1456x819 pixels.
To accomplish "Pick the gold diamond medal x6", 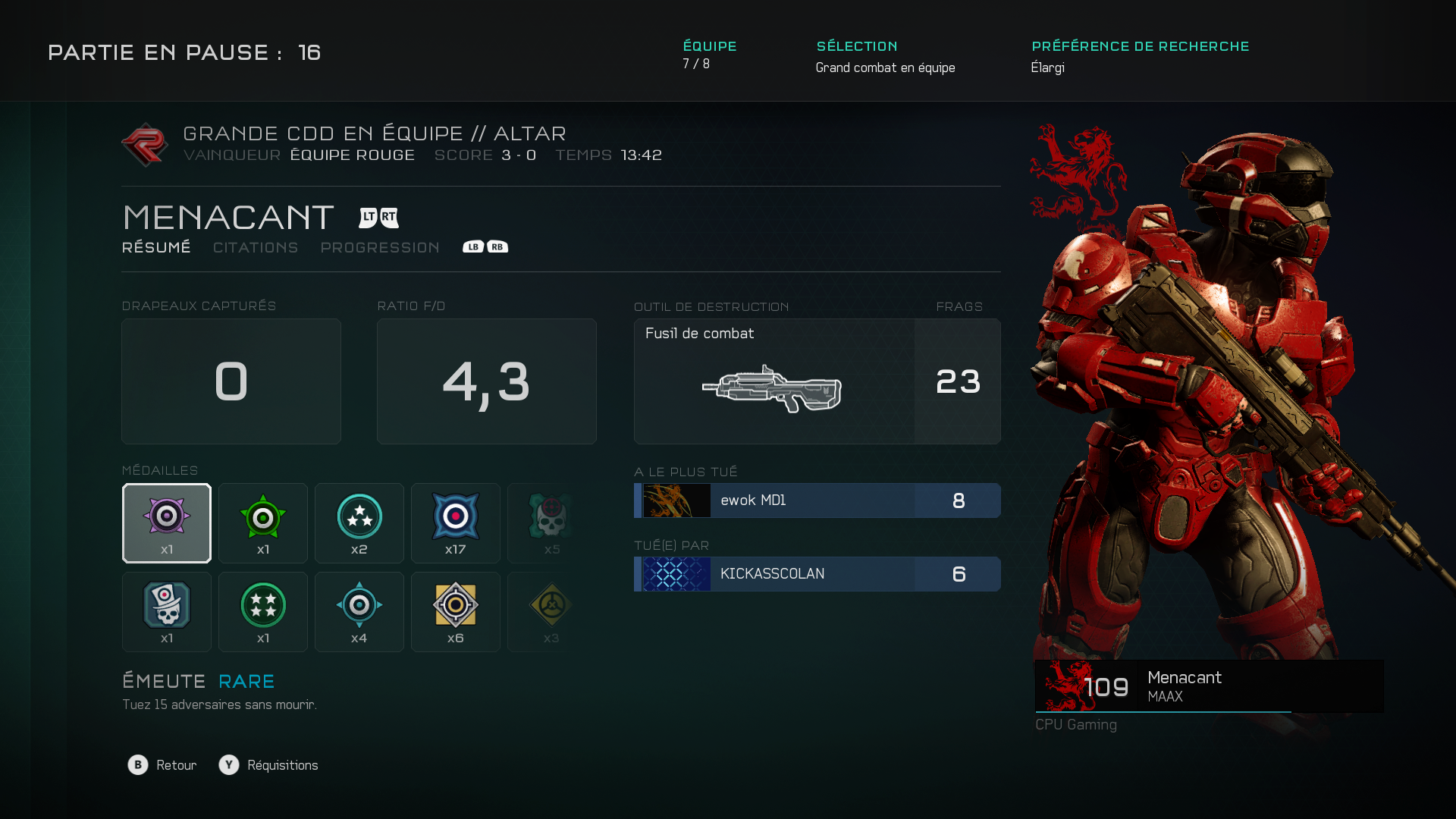I will click(456, 612).
